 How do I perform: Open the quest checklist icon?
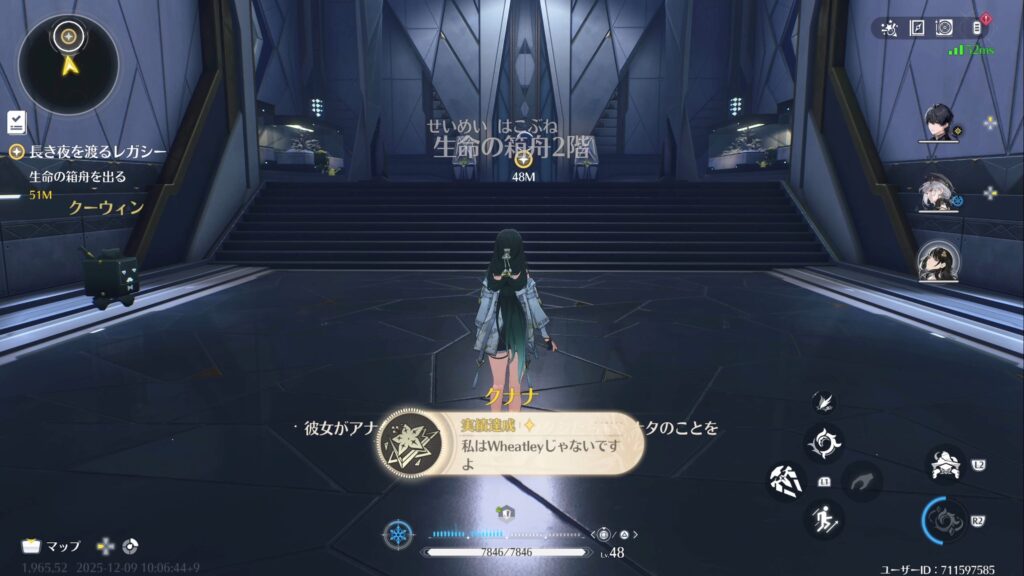(x=15, y=122)
